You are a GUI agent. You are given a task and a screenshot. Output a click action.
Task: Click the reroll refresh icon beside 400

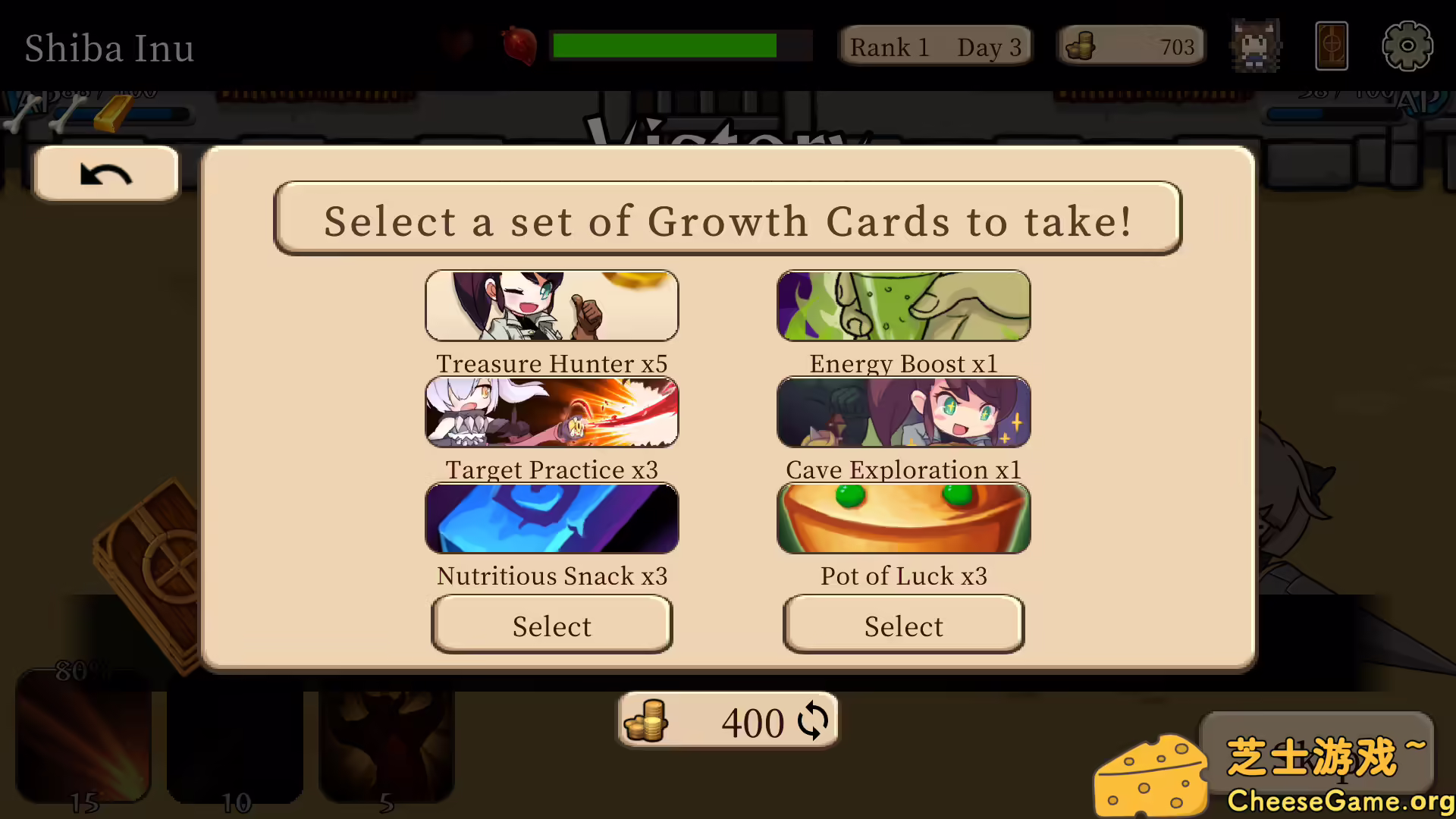coord(813,721)
